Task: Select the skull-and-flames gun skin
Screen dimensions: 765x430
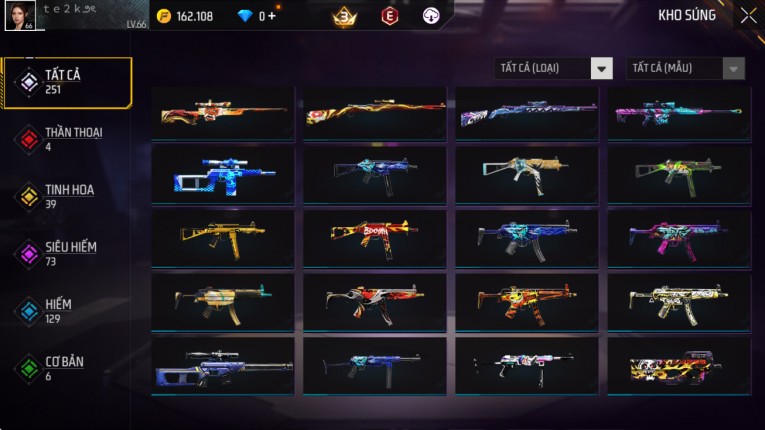Action: 679,366
